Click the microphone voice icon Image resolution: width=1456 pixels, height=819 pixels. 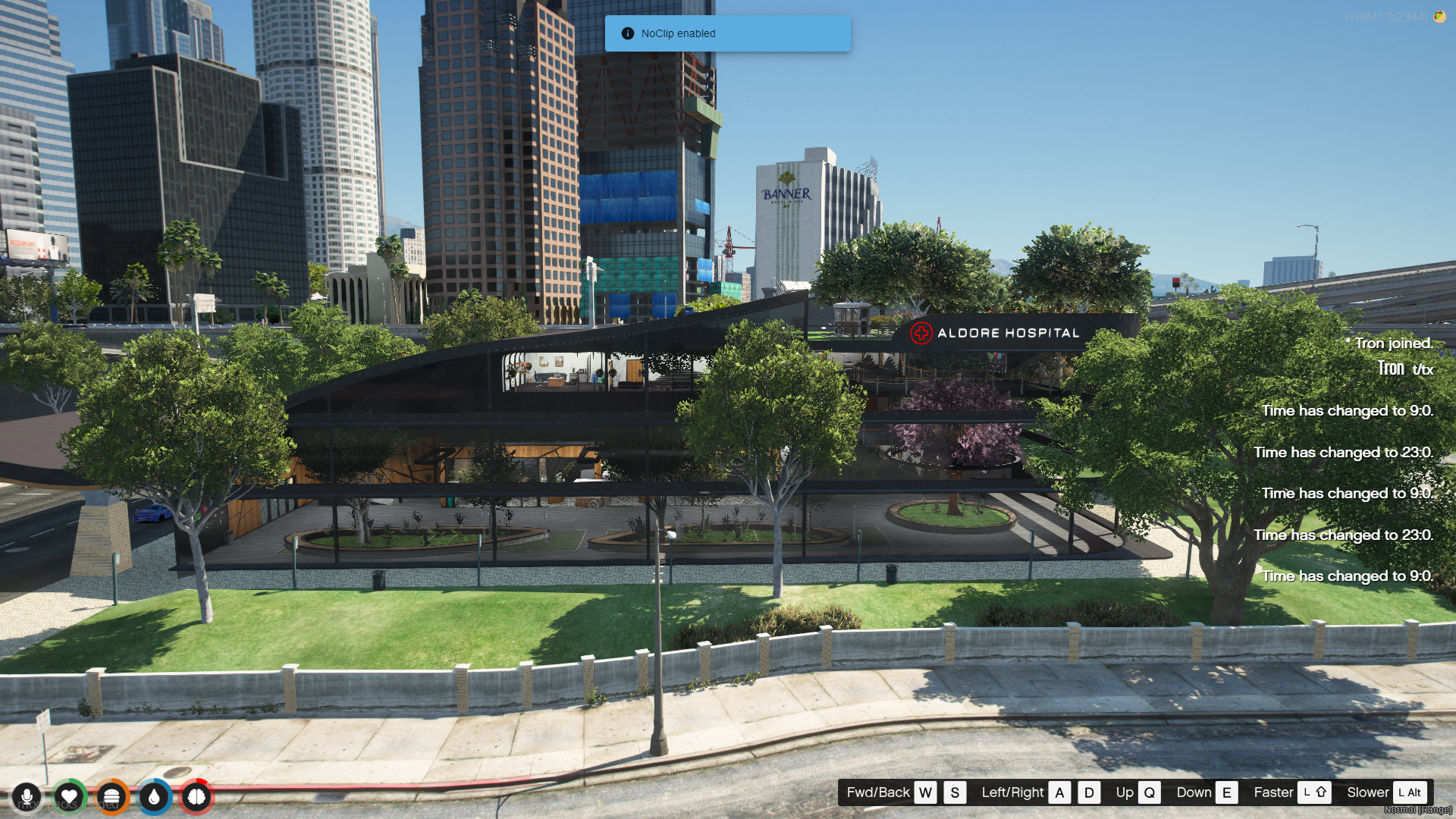27,797
